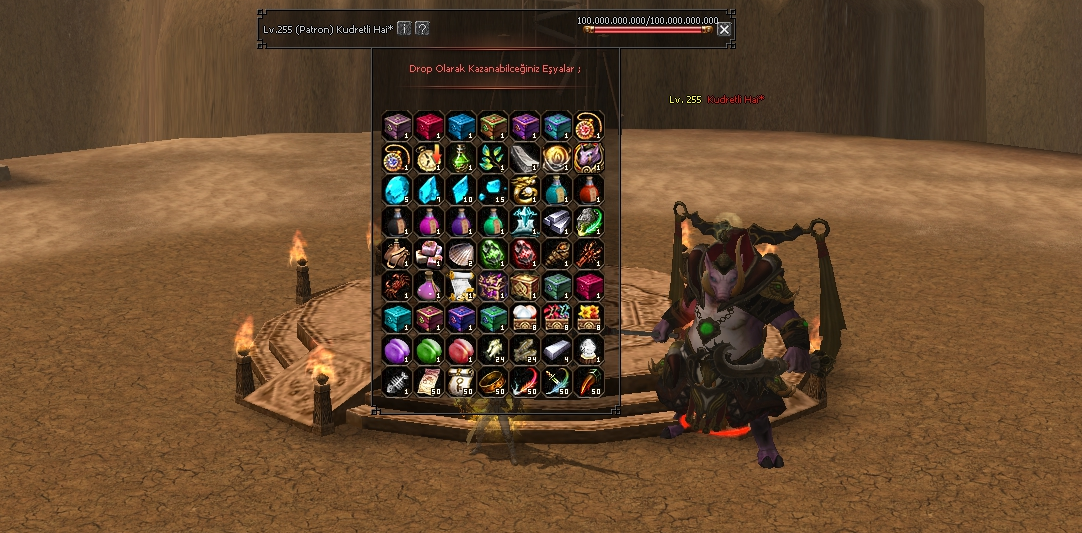The image size is (1082, 533).
Task: Open the boss info button
Action: [404, 28]
